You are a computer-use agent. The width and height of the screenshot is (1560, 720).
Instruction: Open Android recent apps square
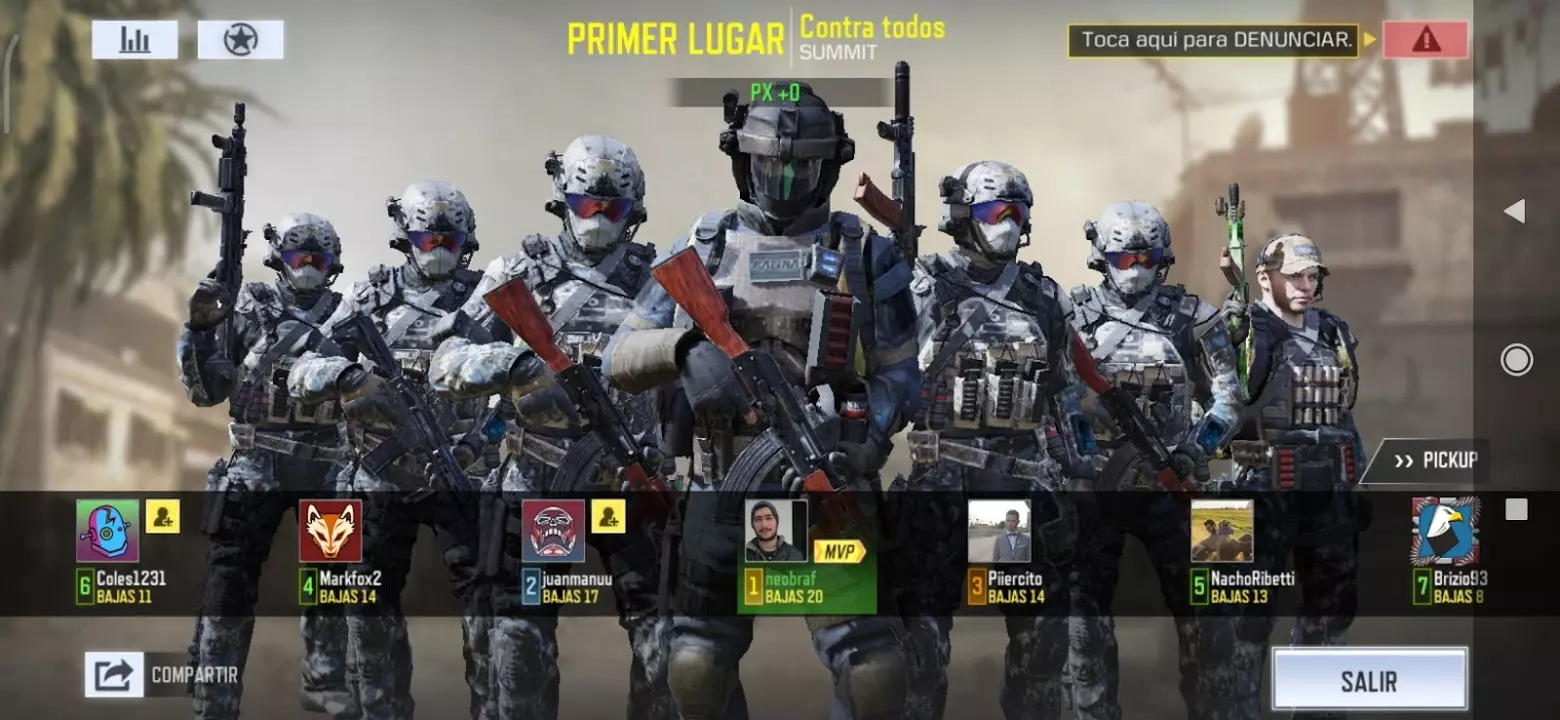1516,510
